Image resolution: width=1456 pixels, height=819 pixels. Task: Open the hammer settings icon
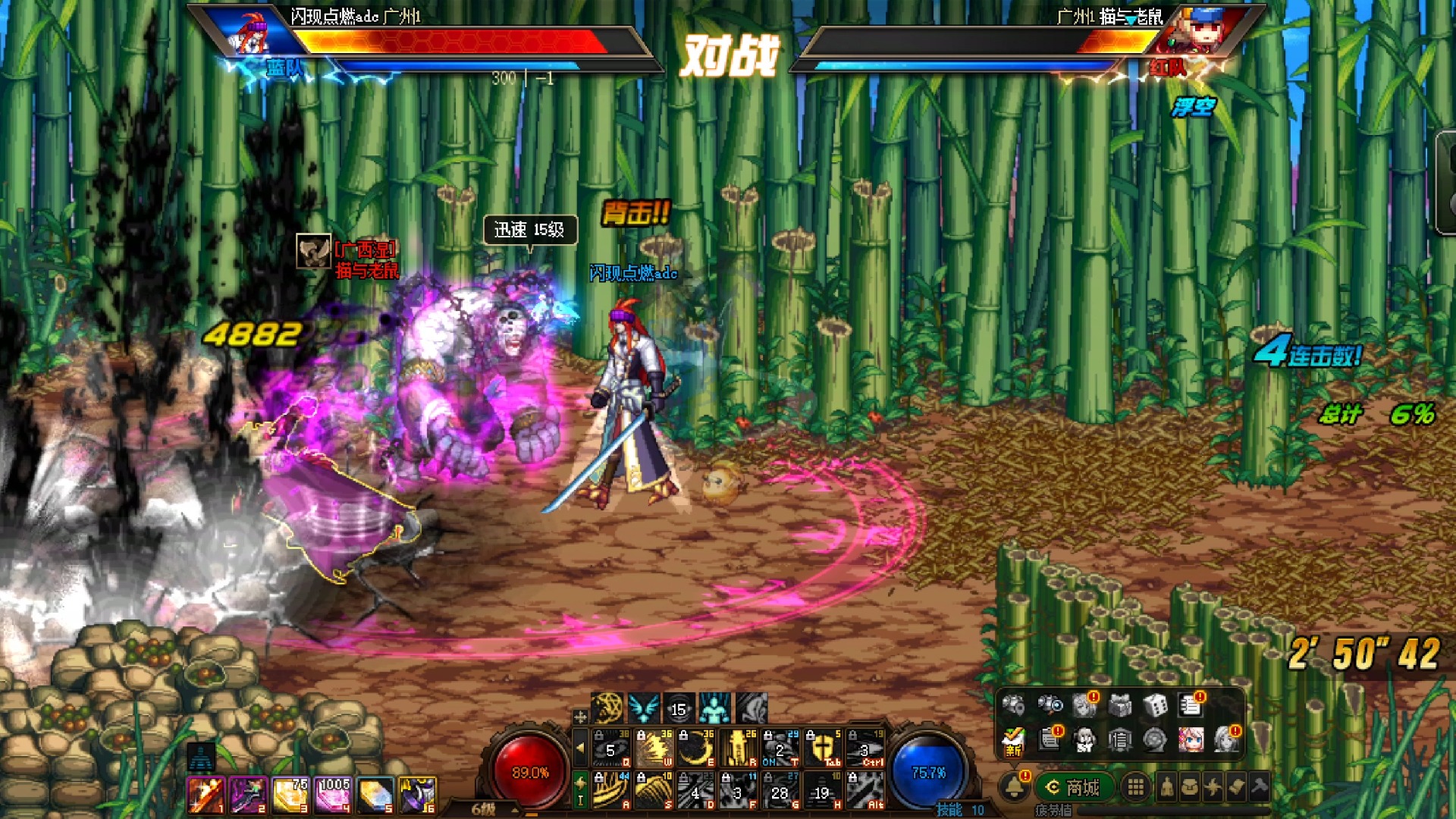[1260, 787]
